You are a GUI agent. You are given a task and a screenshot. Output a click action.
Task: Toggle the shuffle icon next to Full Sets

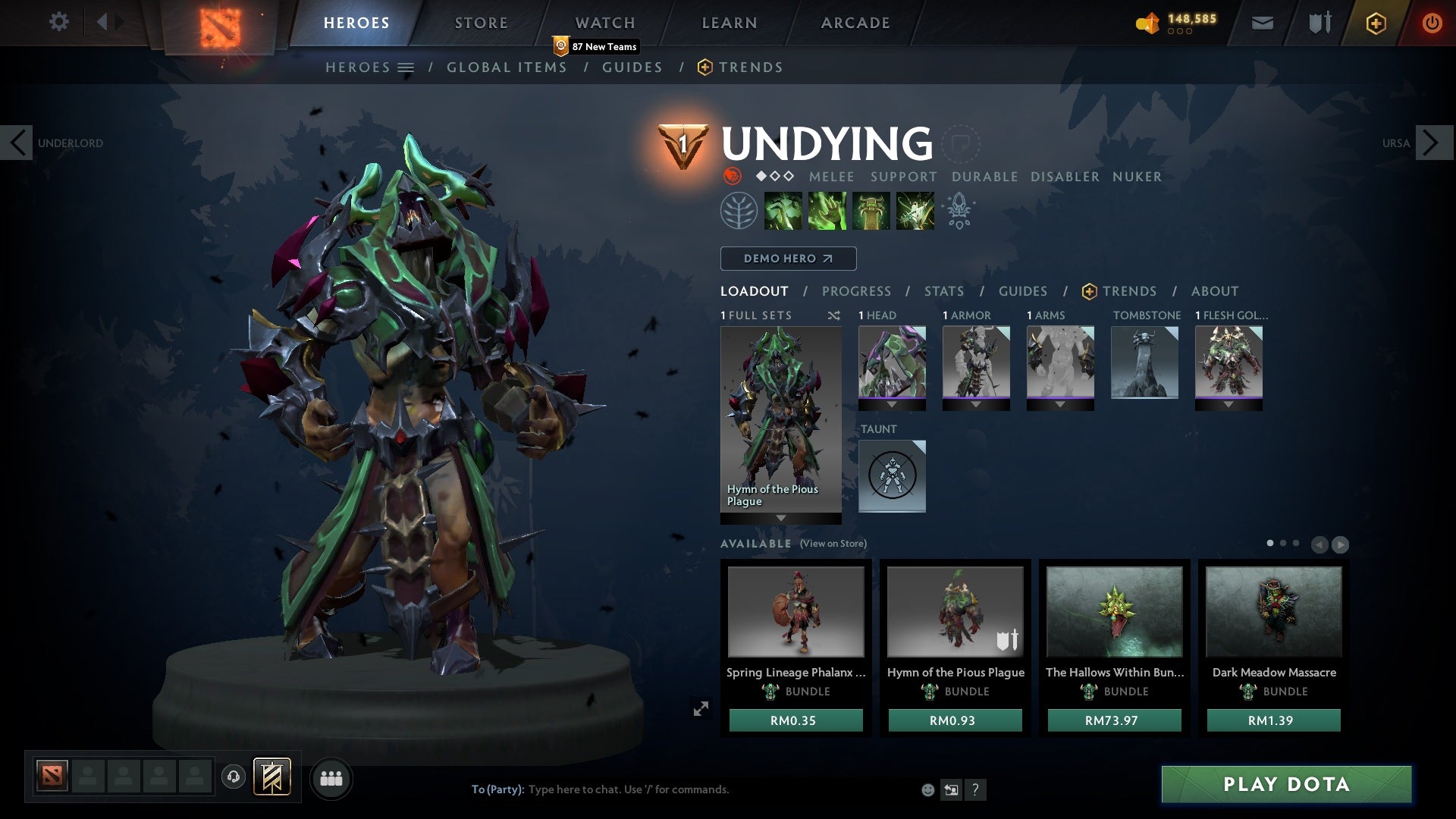tap(834, 315)
